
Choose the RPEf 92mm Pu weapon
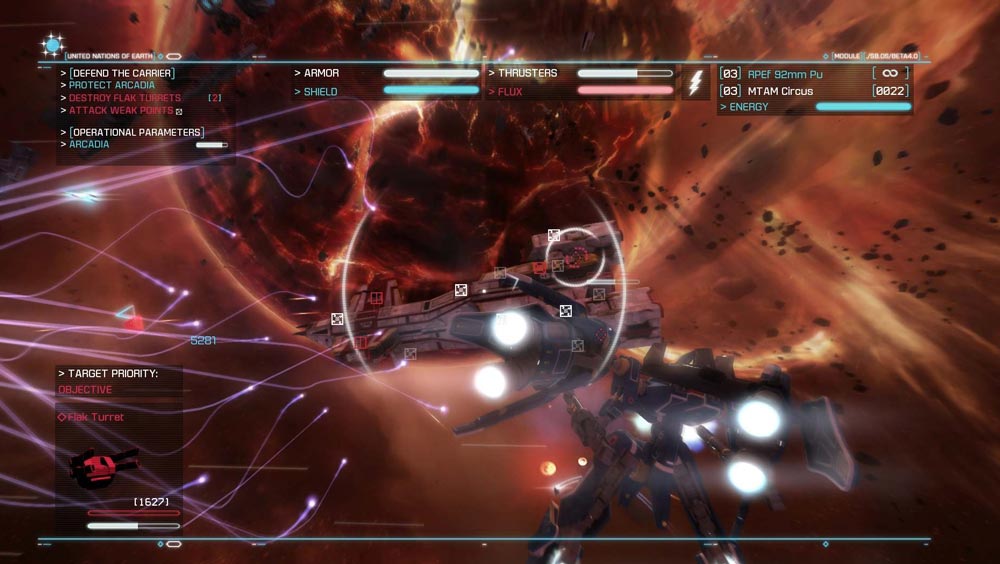click(x=785, y=74)
